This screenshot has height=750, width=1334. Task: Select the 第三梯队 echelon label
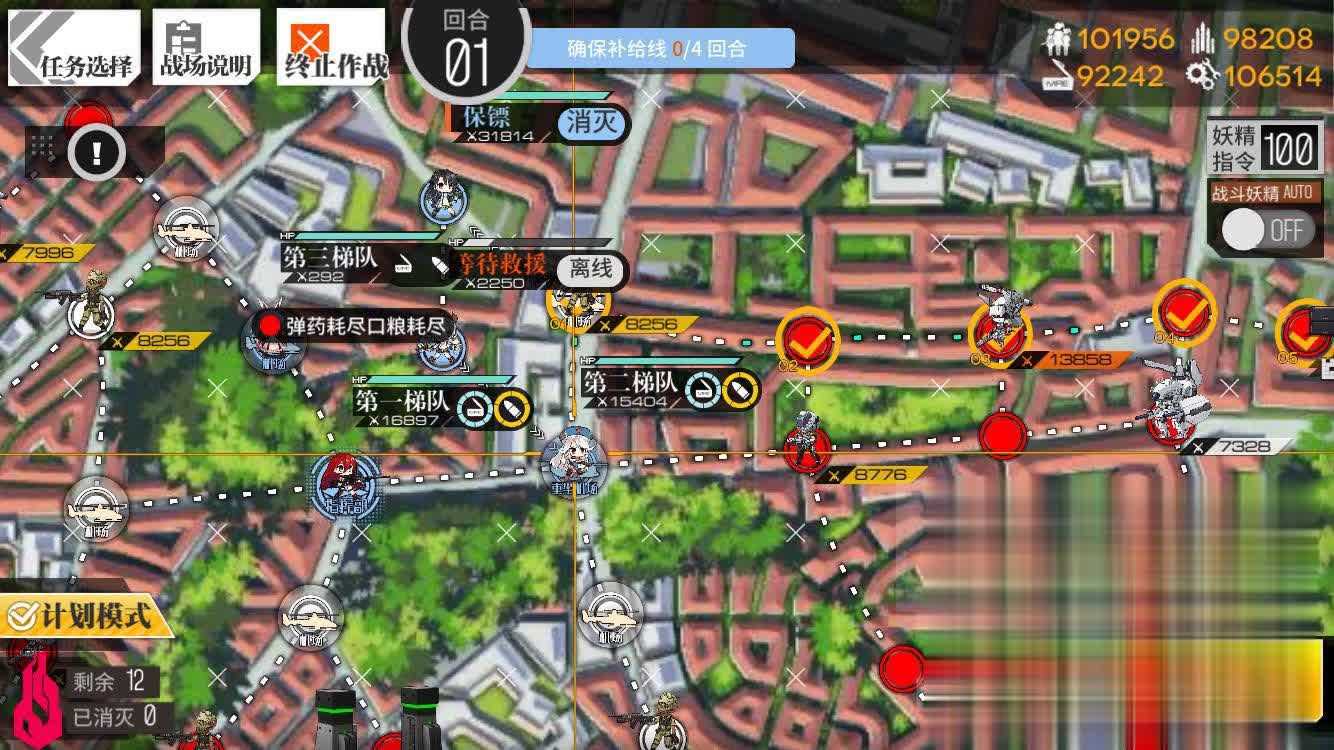(x=330, y=258)
